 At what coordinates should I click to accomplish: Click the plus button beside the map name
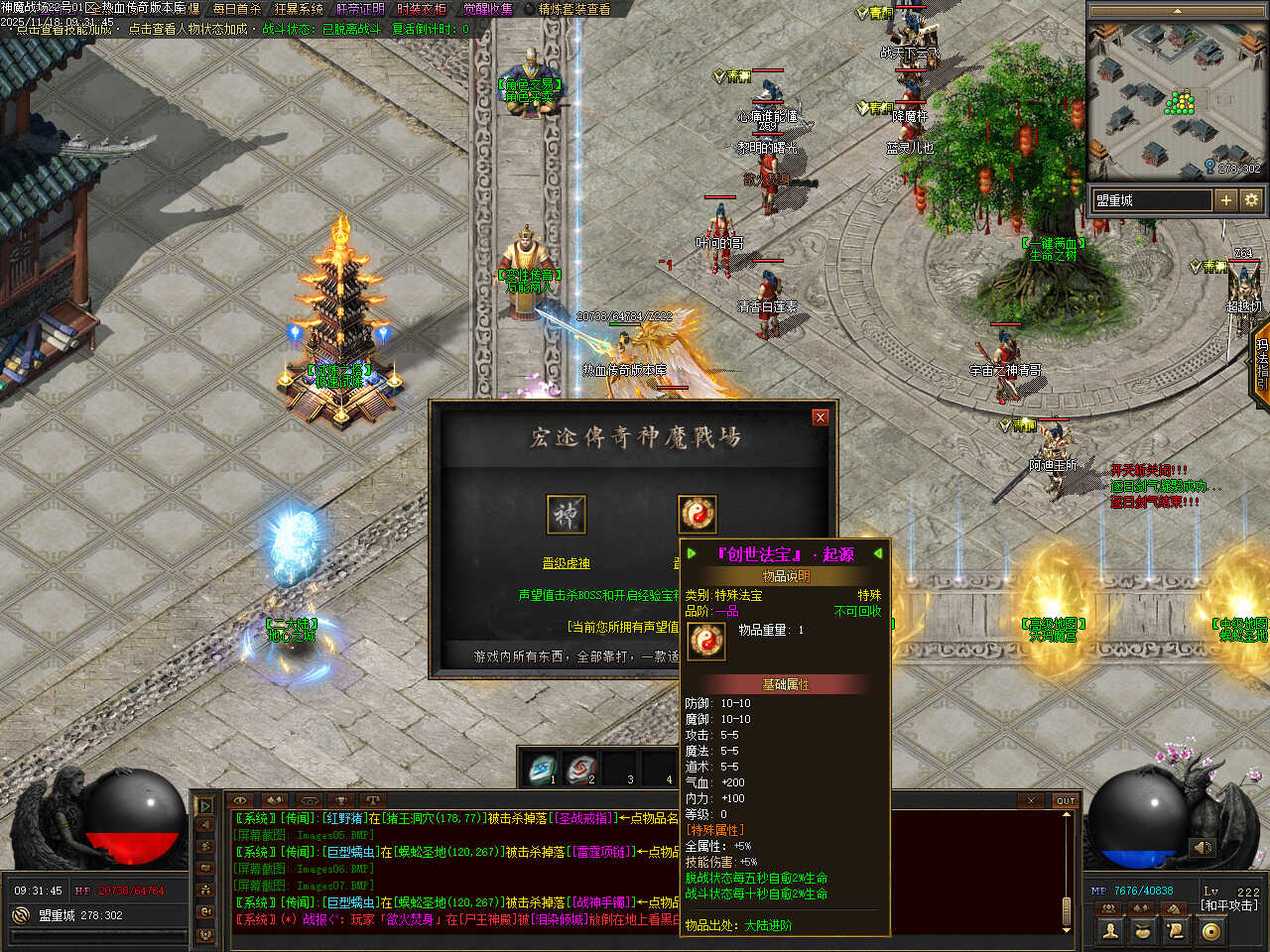click(1226, 200)
